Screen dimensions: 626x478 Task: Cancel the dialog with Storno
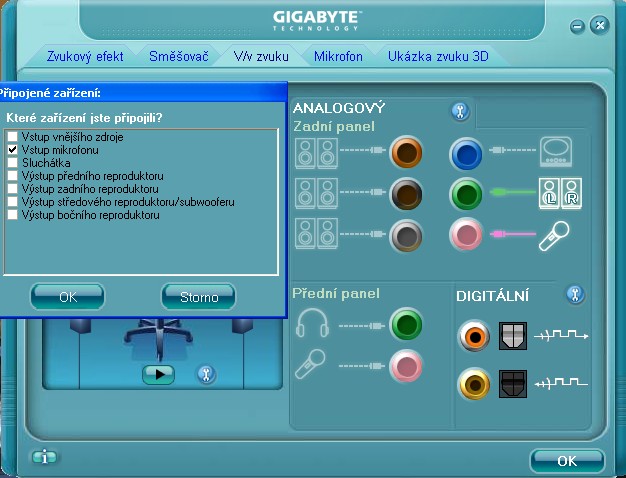click(198, 296)
